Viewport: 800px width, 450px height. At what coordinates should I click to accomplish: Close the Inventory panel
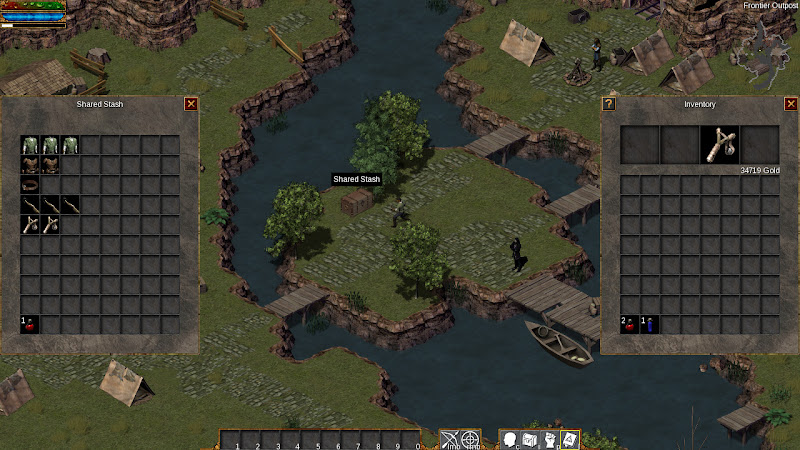(791, 103)
